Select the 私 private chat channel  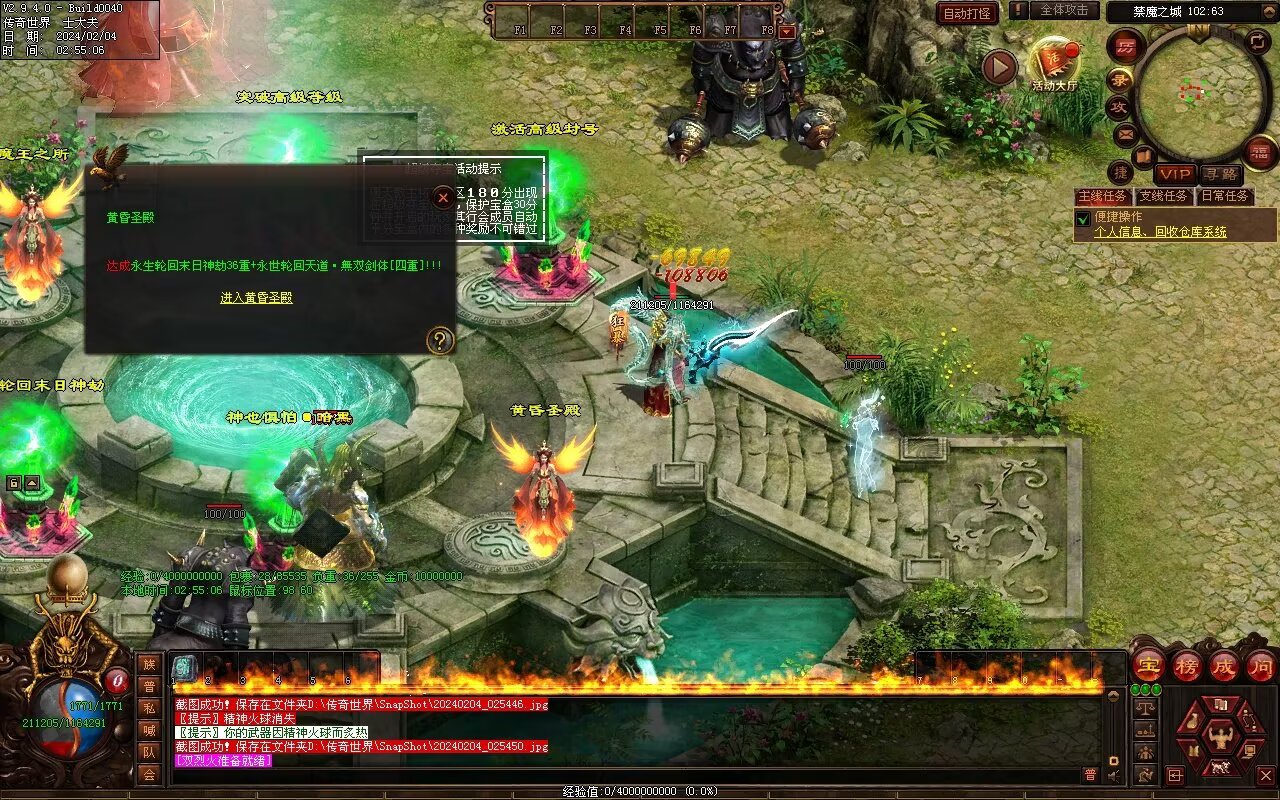click(x=149, y=708)
